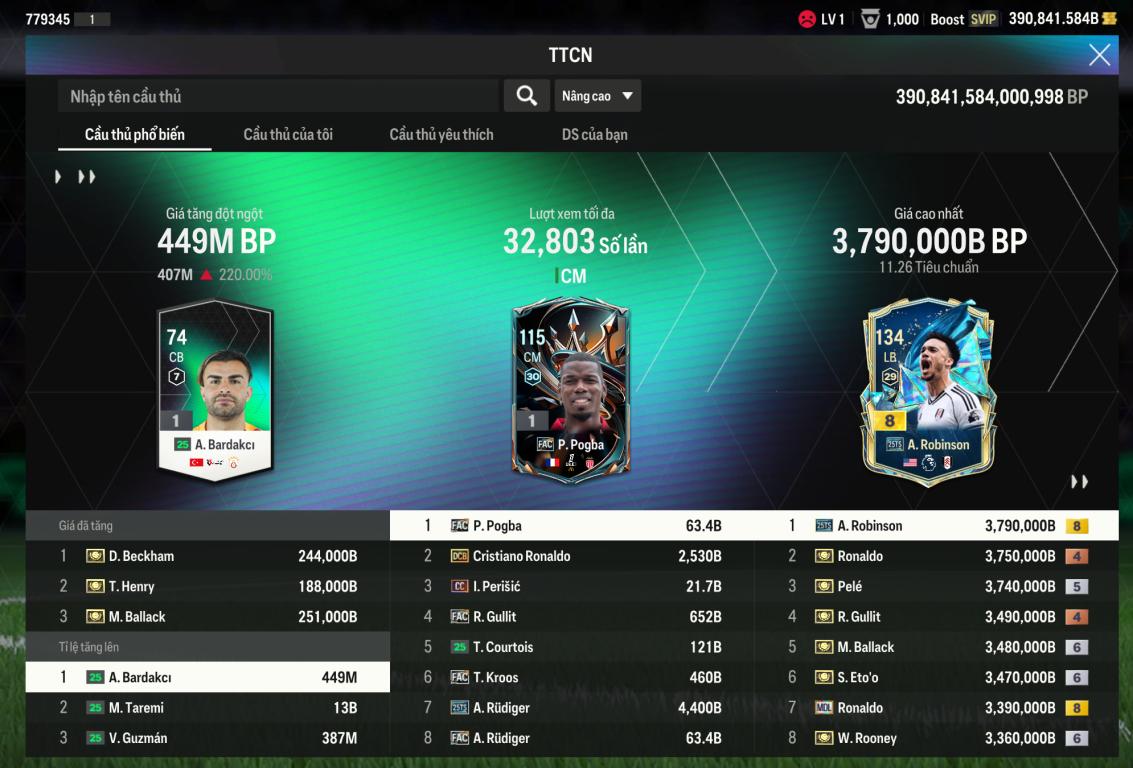Select the A. Bardakcı player card
The height and width of the screenshot is (768, 1133).
click(x=216, y=388)
